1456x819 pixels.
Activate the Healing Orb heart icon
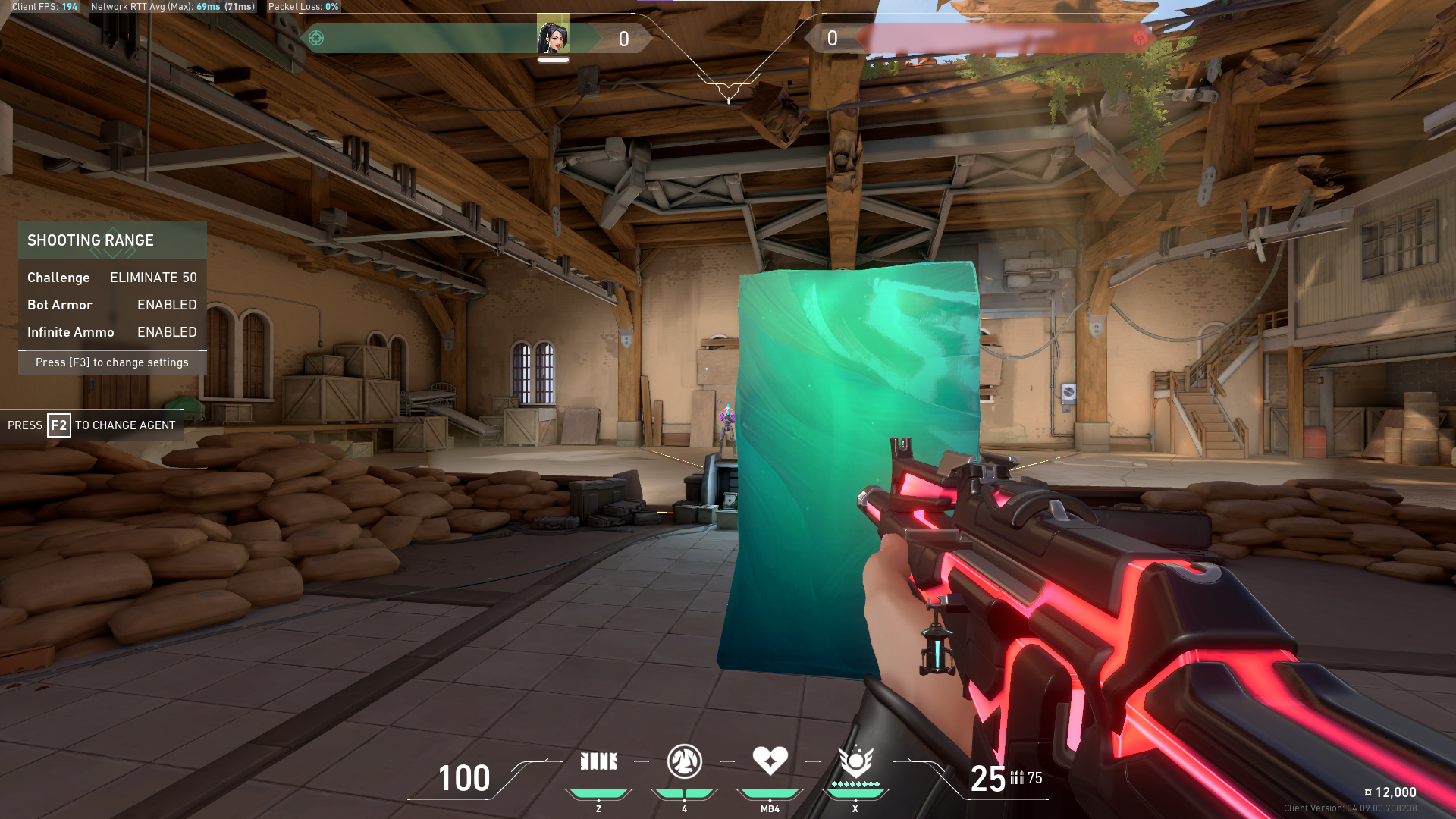[x=770, y=761]
